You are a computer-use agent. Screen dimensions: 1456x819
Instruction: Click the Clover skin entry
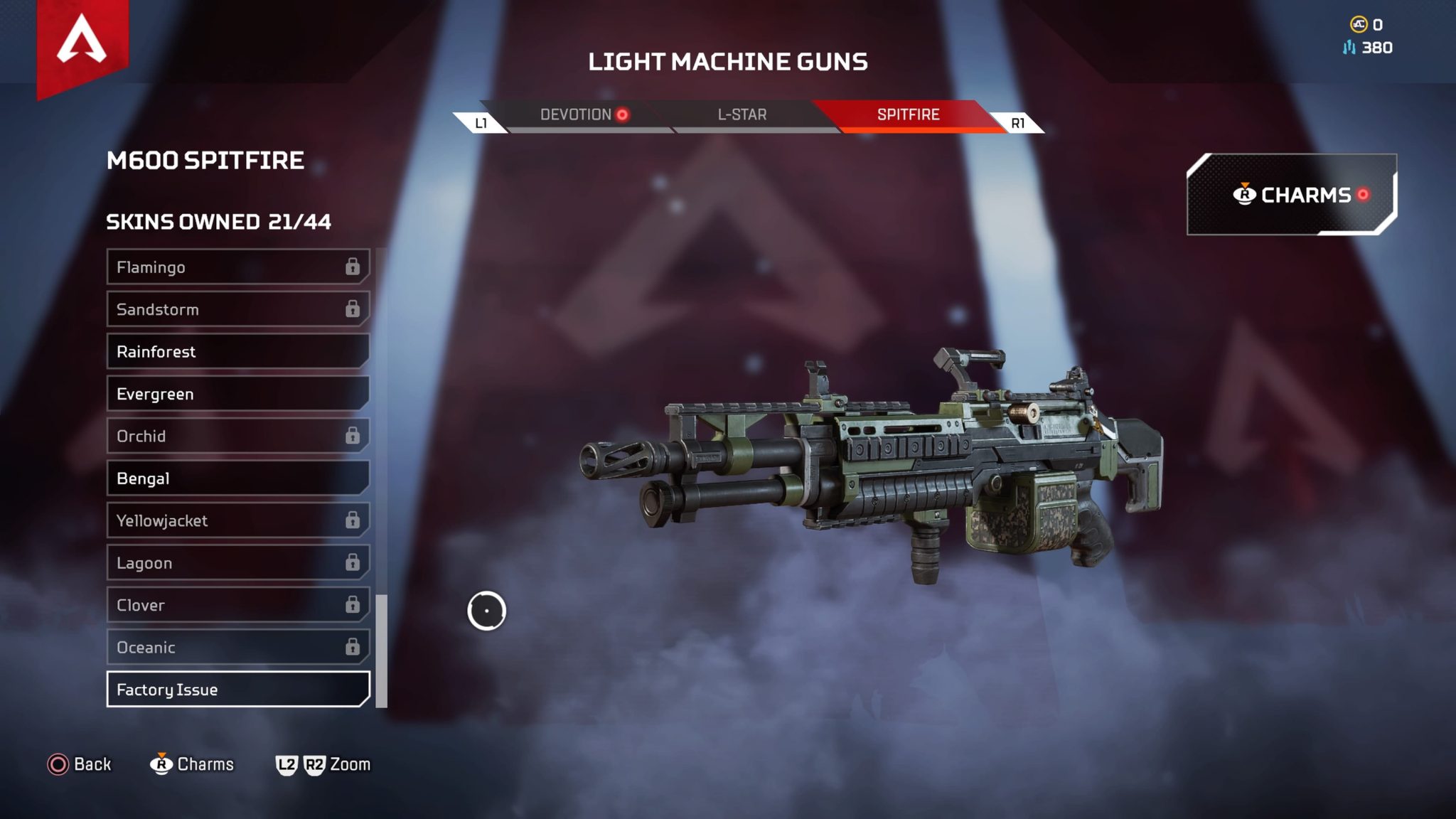click(x=237, y=605)
